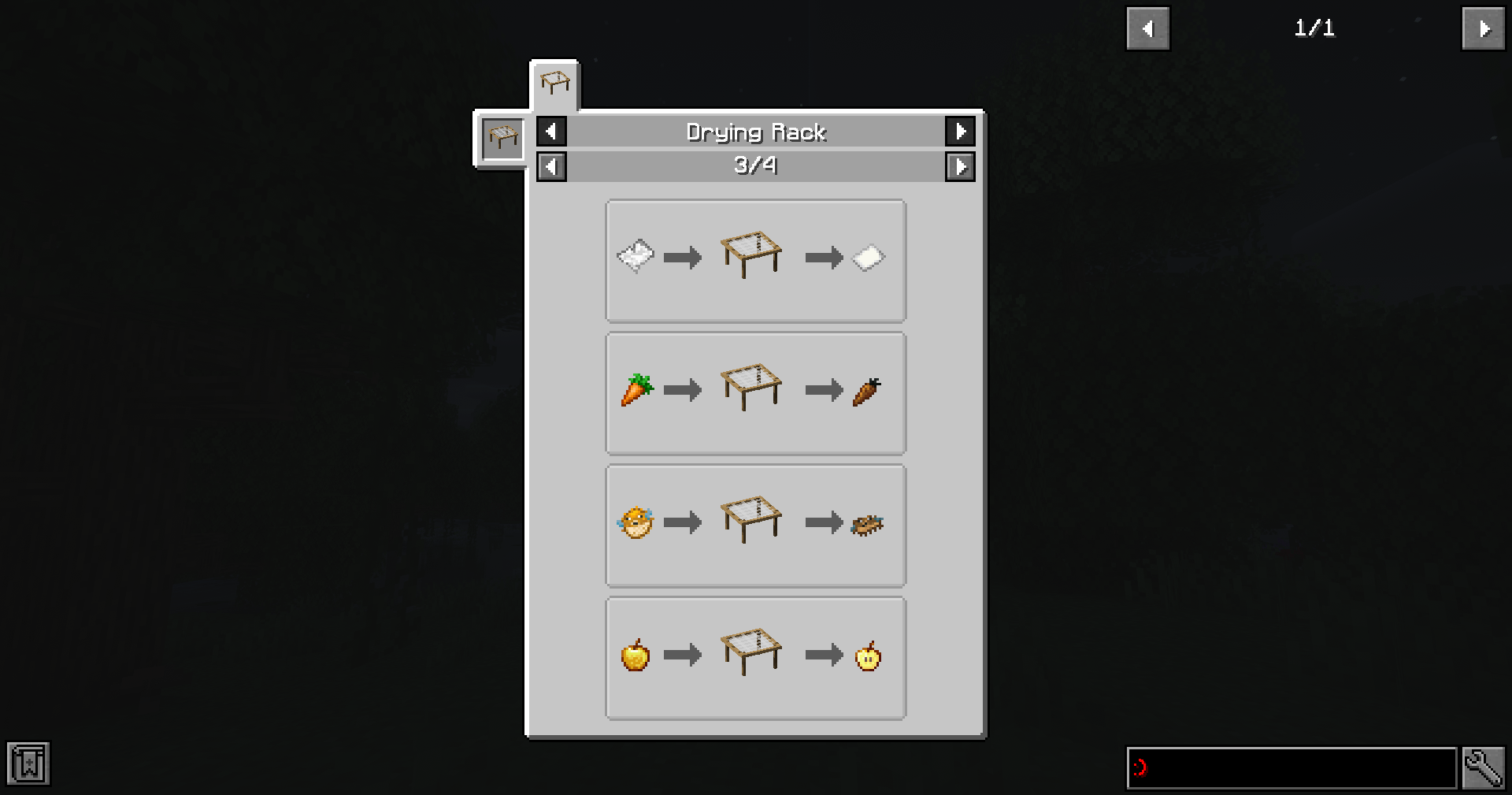
Task: Click the dried kelp output of the first recipe
Action: click(869, 257)
